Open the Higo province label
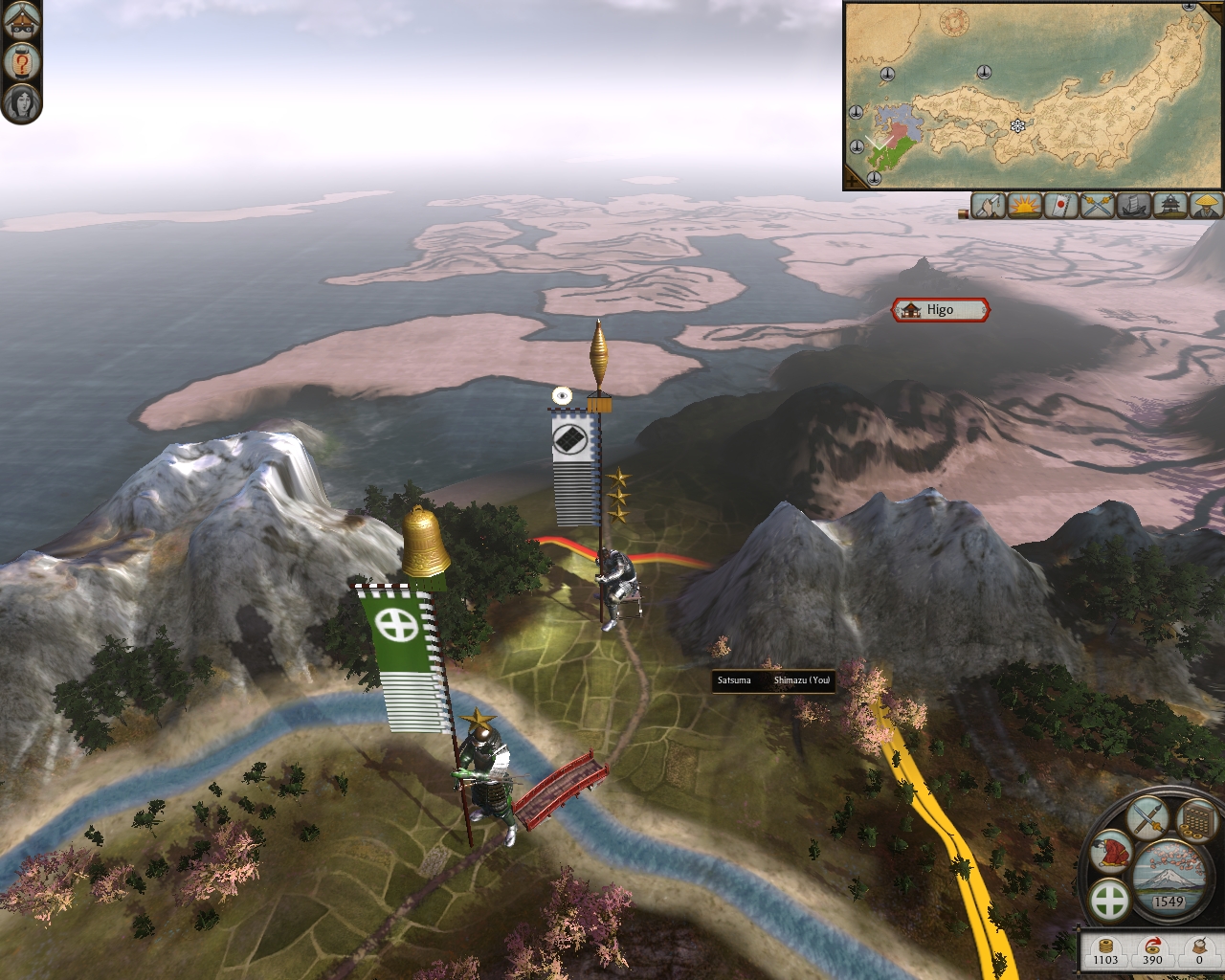This screenshot has width=1225, height=980. click(x=940, y=310)
